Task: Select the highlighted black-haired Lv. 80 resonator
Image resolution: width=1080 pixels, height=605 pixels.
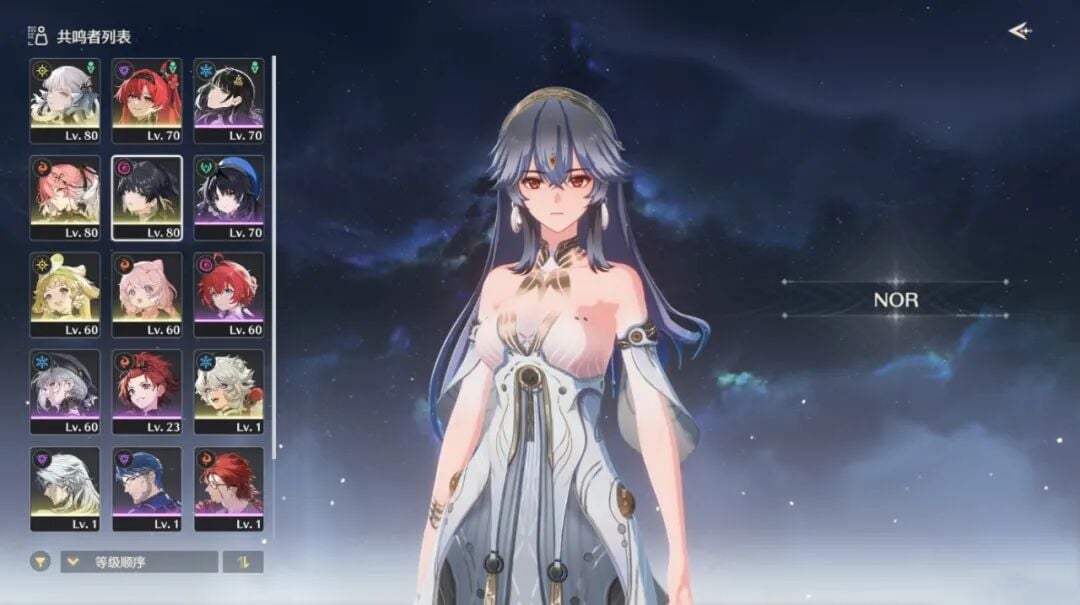Action: [x=147, y=197]
